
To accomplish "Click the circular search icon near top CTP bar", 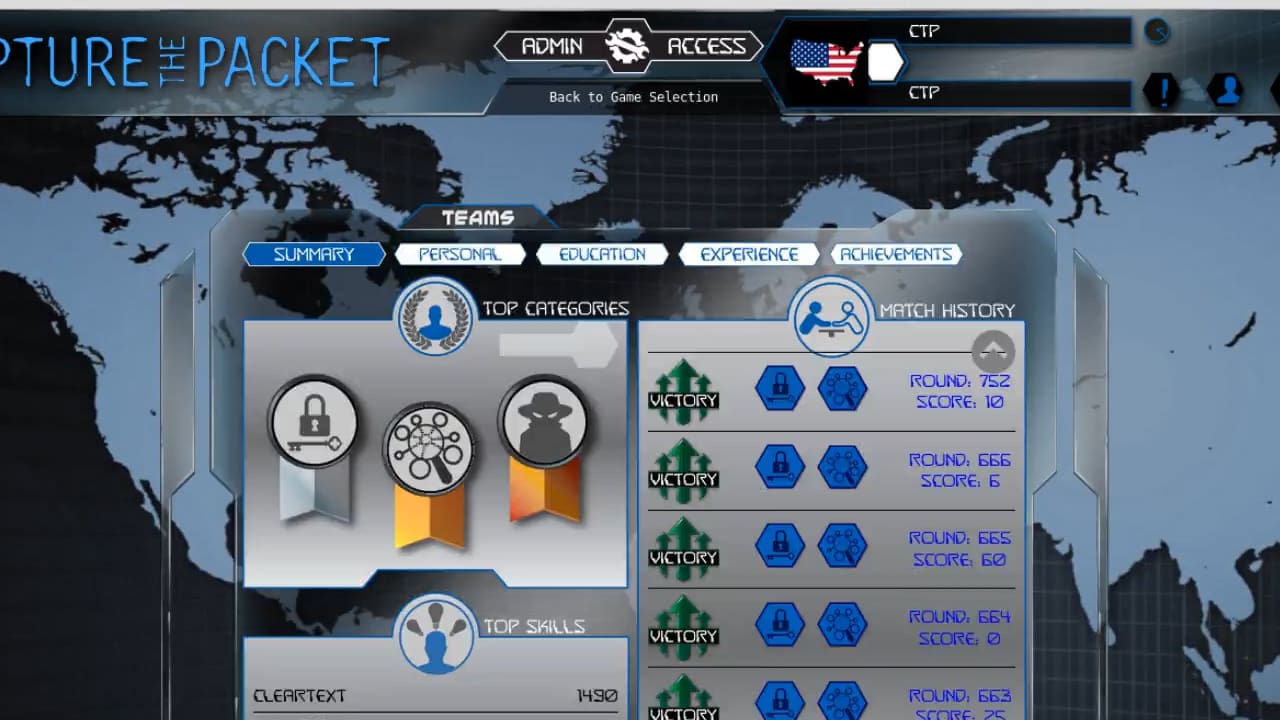I will click(1157, 31).
